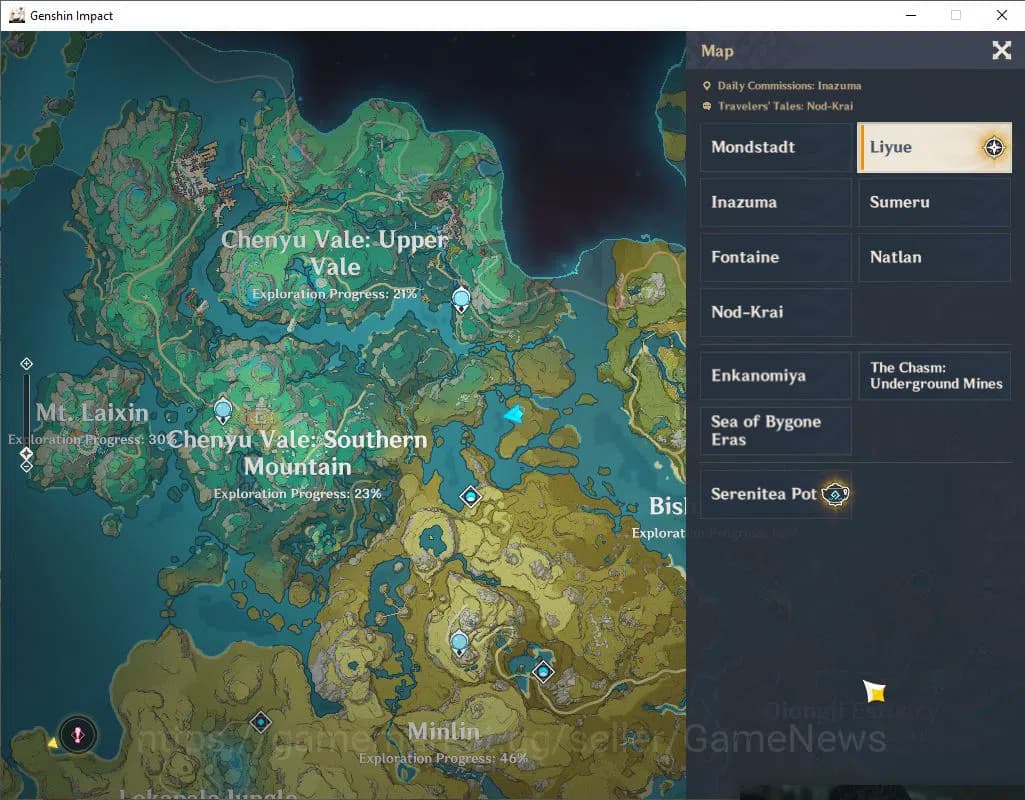Open the Sumeru map

tap(934, 202)
